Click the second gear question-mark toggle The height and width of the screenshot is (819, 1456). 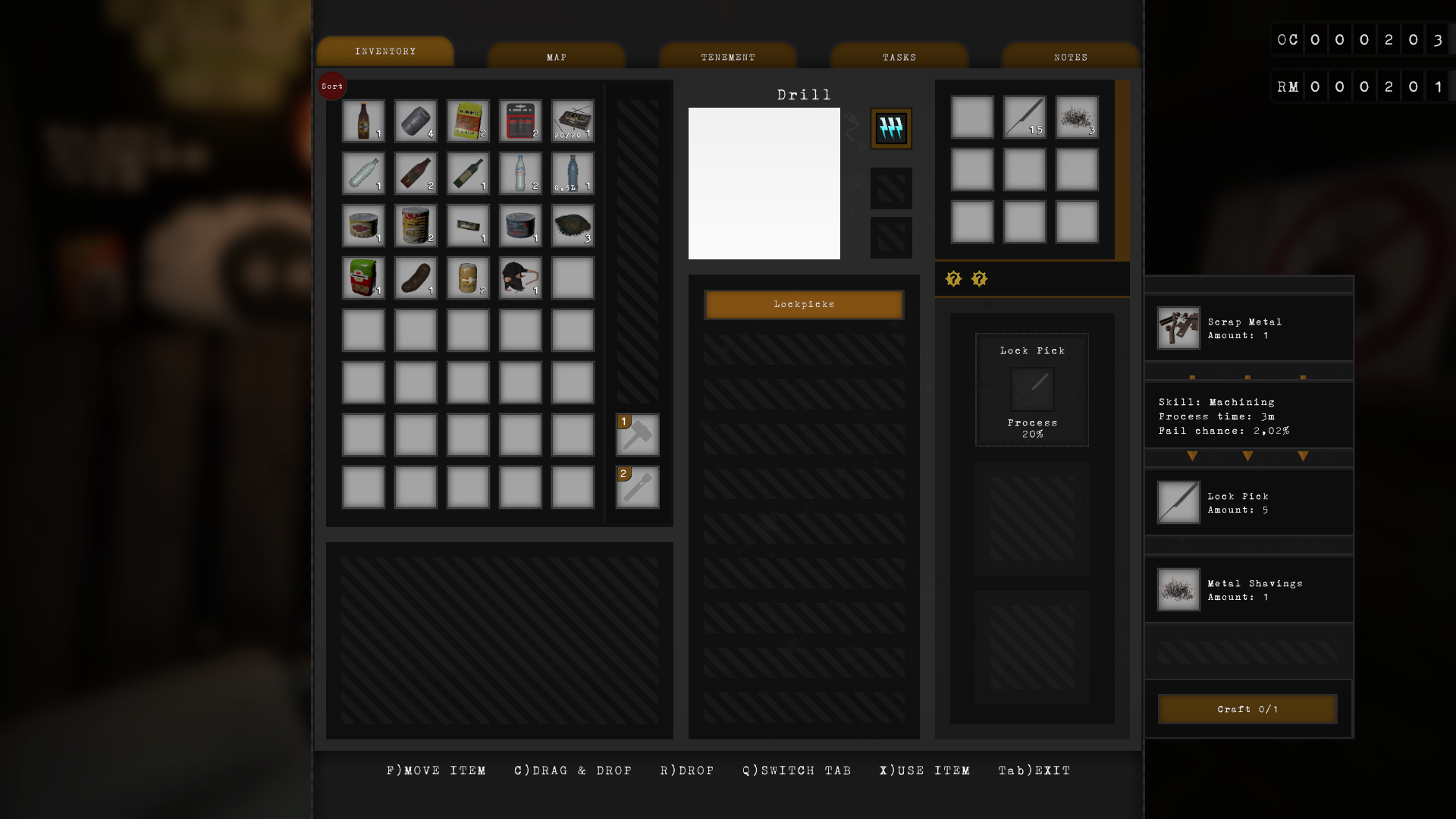coord(980,279)
